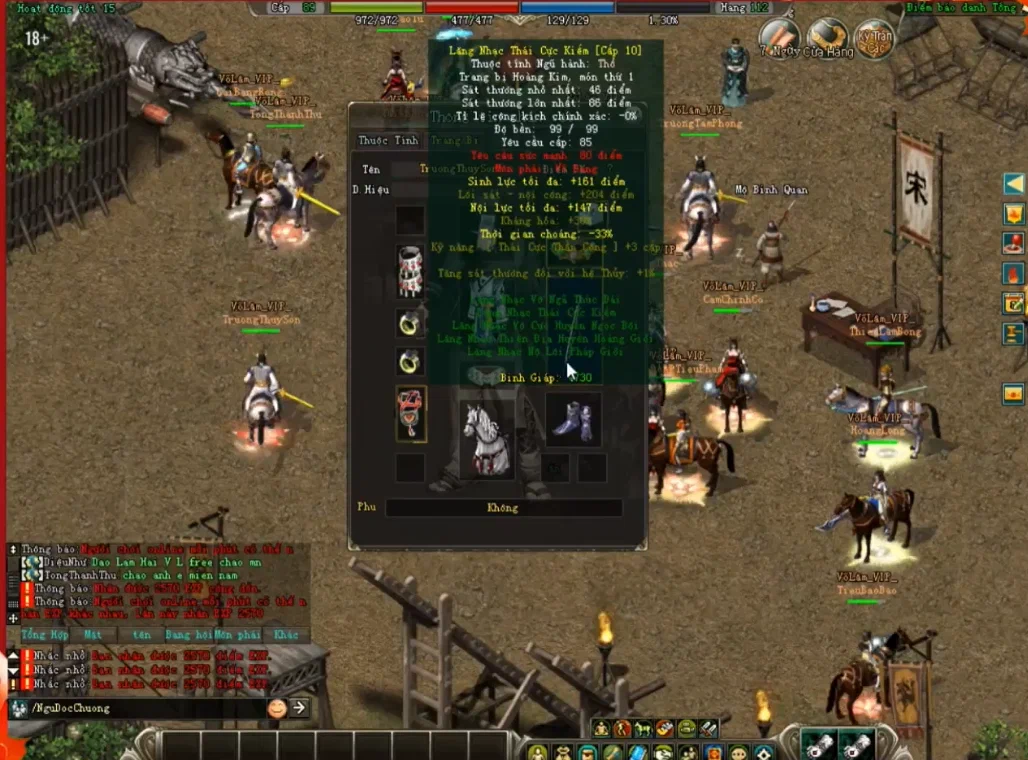1028x760 pixels.
Task: Toggle the horse mount icon
Action: point(642,729)
